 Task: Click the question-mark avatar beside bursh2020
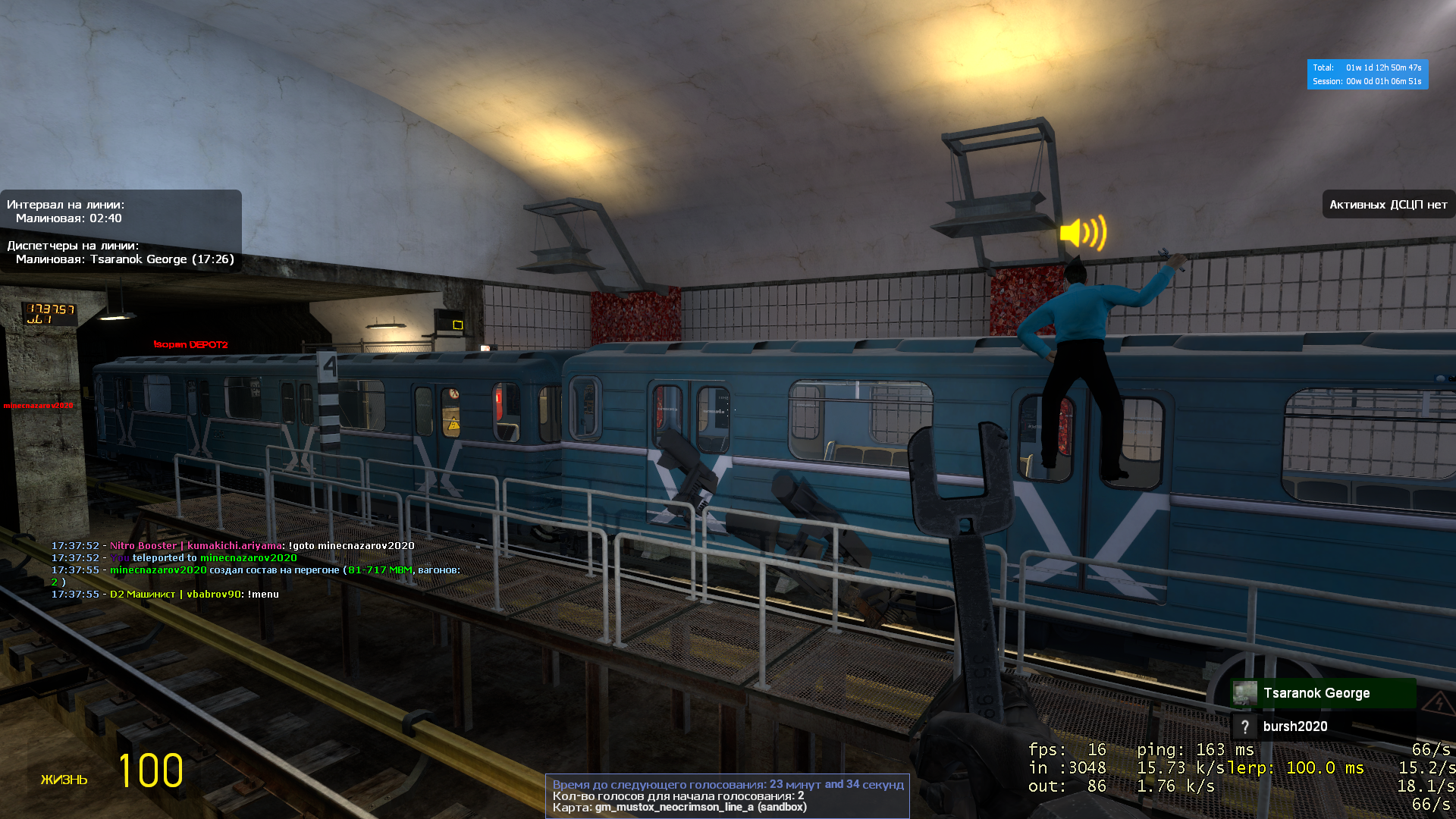pos(1245,726)
